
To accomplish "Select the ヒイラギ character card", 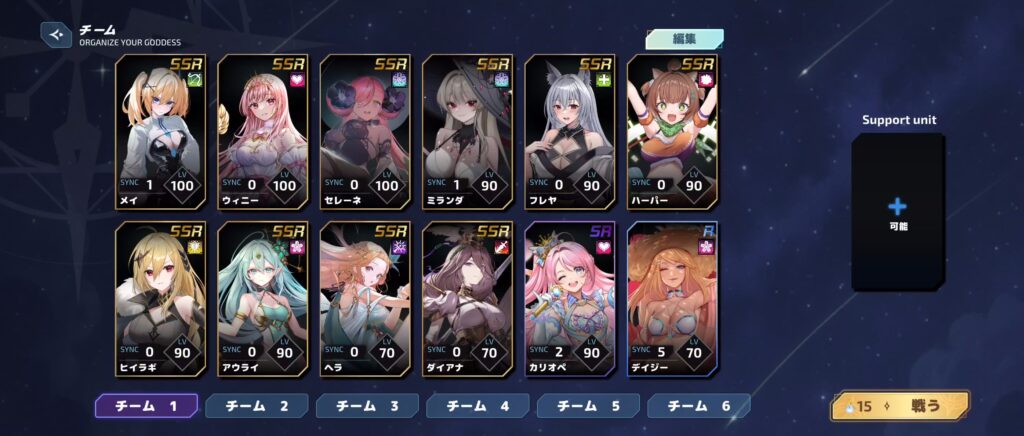I will click(161, 299).
